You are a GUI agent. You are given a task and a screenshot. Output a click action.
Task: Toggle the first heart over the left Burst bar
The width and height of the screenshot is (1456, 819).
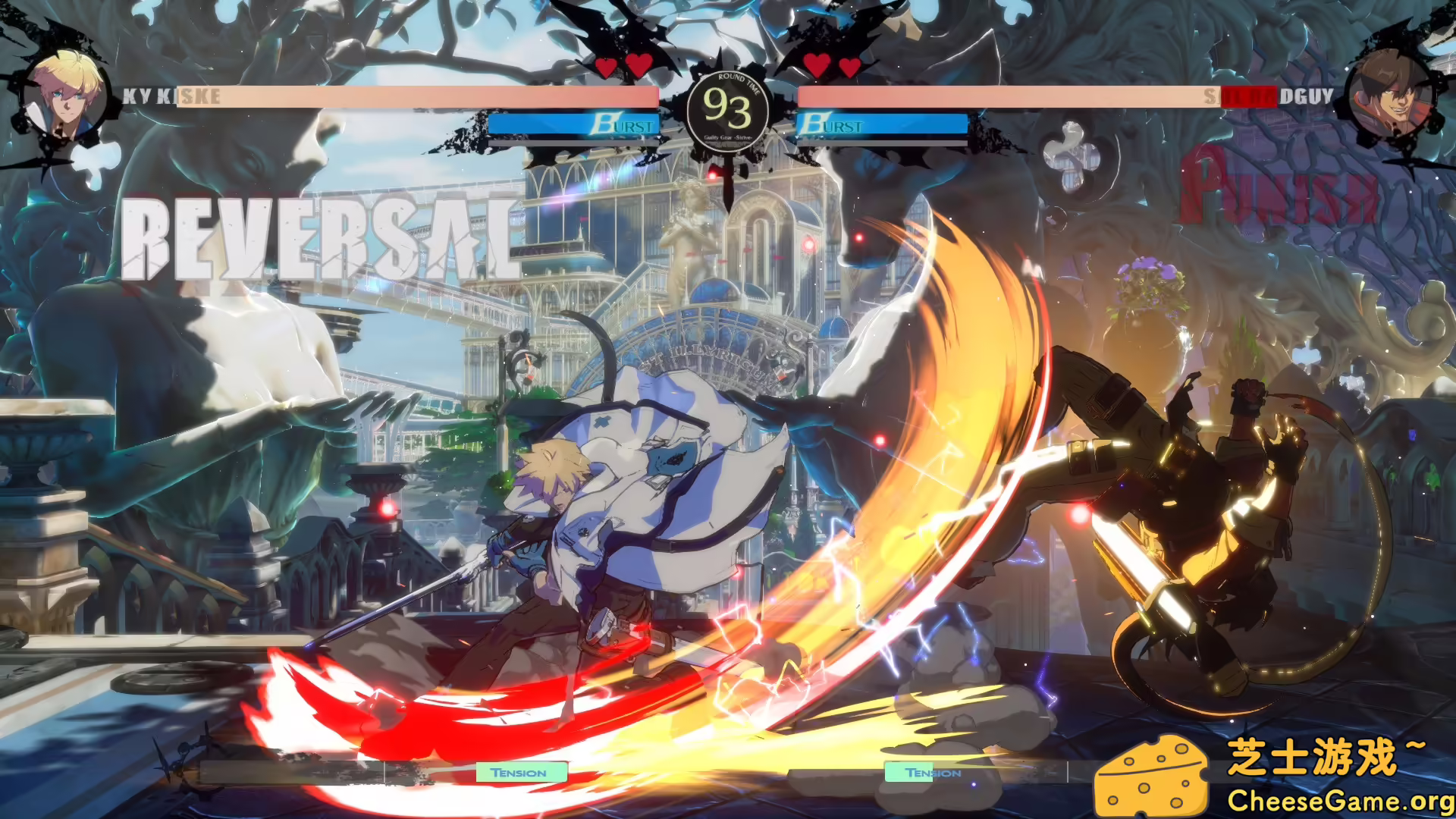tap(604, 65)
